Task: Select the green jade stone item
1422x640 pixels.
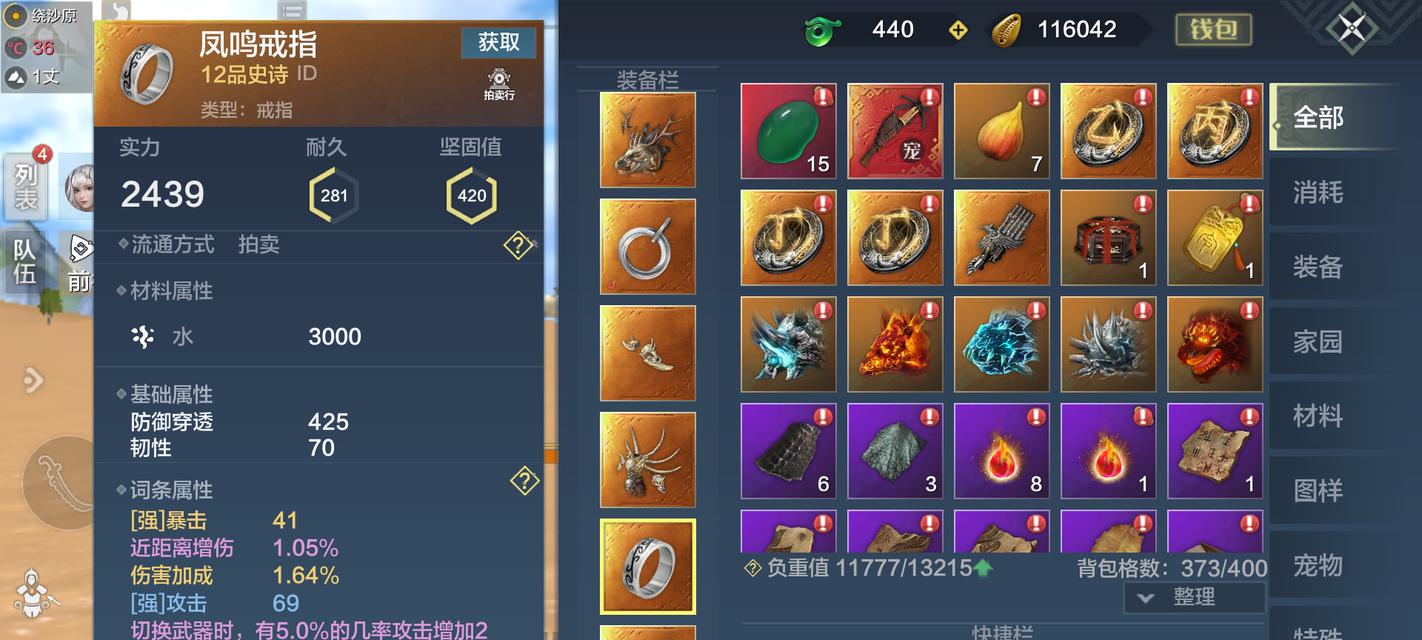Action: (788, 131)
